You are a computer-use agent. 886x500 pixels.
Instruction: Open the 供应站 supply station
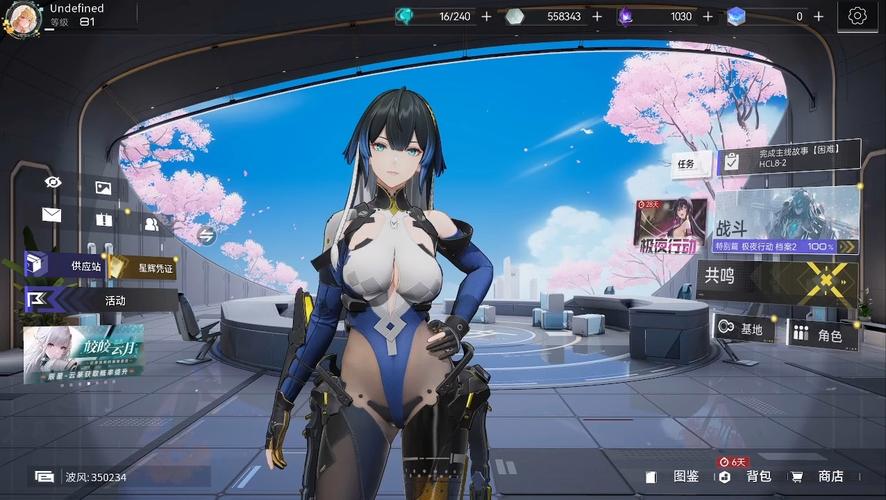[68, 266]
